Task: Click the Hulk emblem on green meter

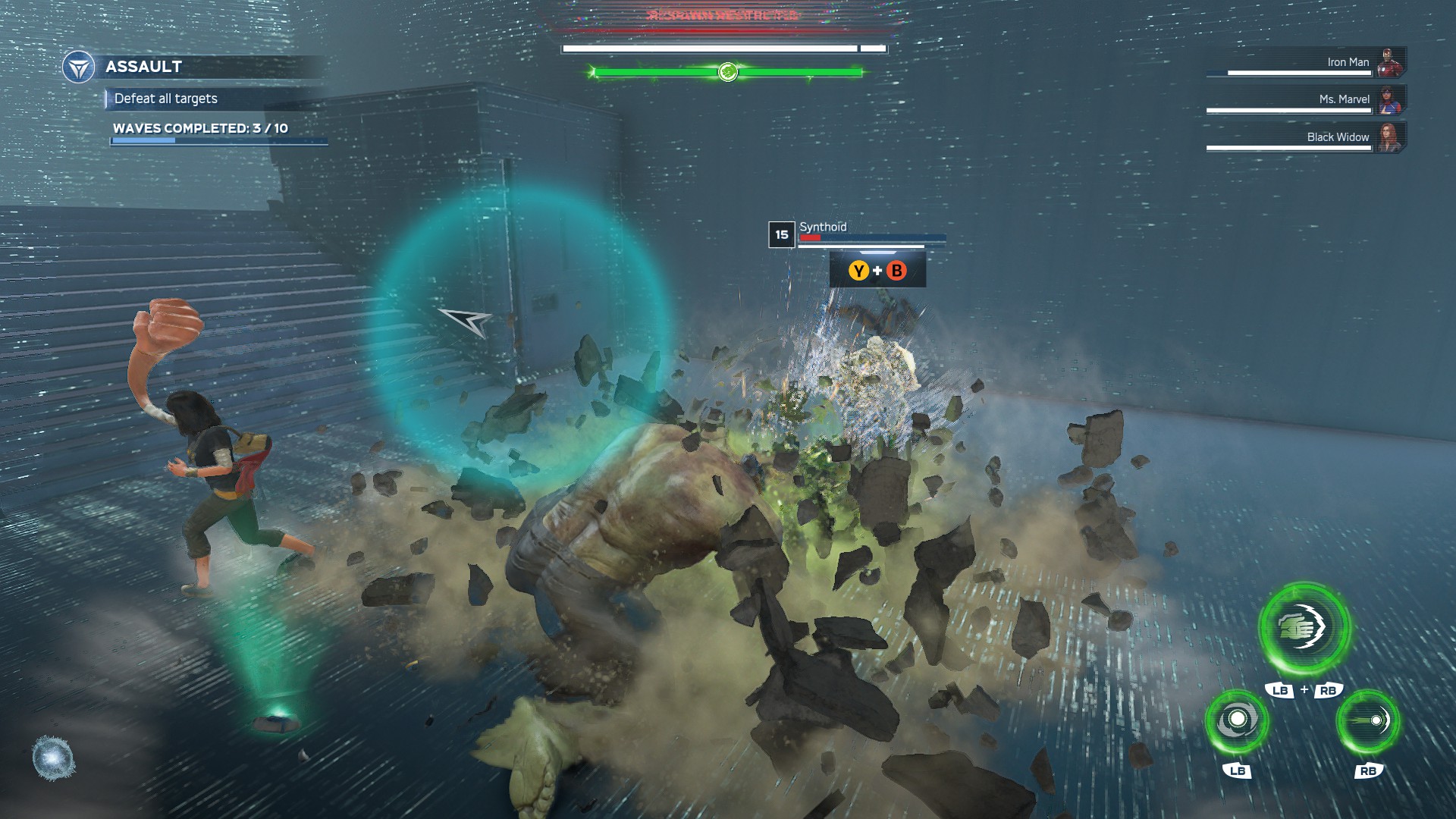Action: pyautogui.click(x=728, y=72)
